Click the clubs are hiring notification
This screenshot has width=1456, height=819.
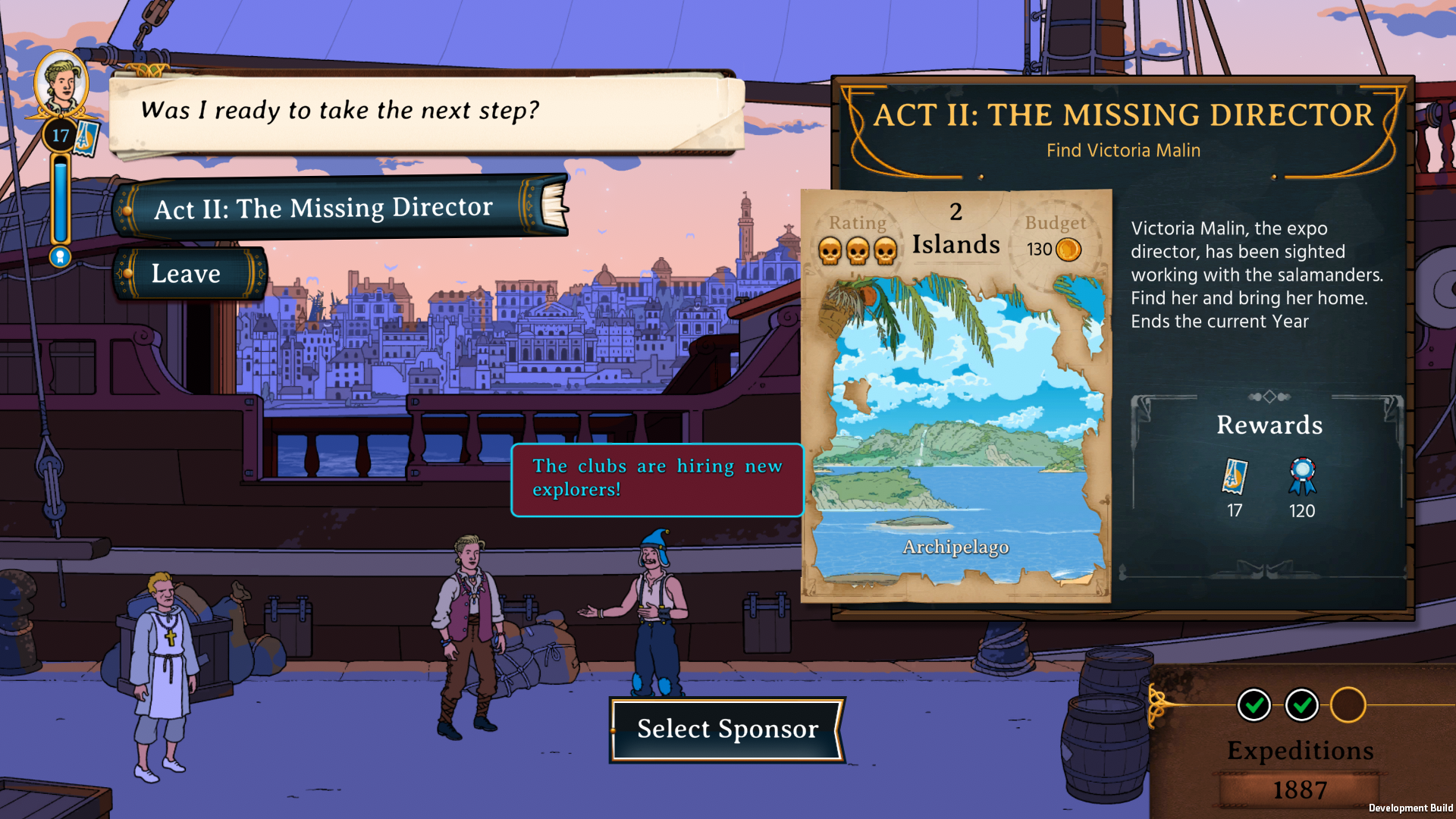[x=657, y=479]
